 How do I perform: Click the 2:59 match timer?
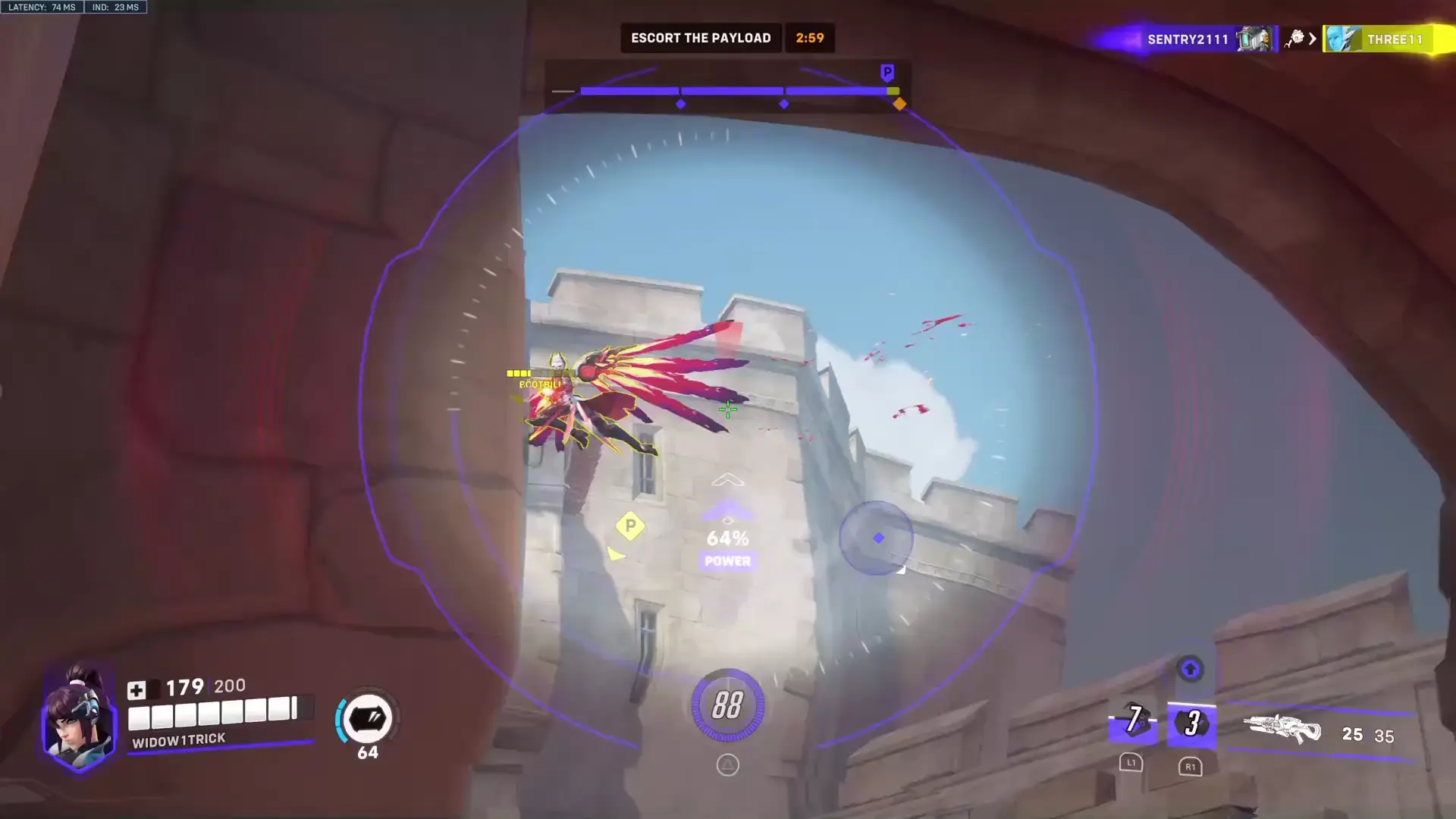tap(810, 37)
